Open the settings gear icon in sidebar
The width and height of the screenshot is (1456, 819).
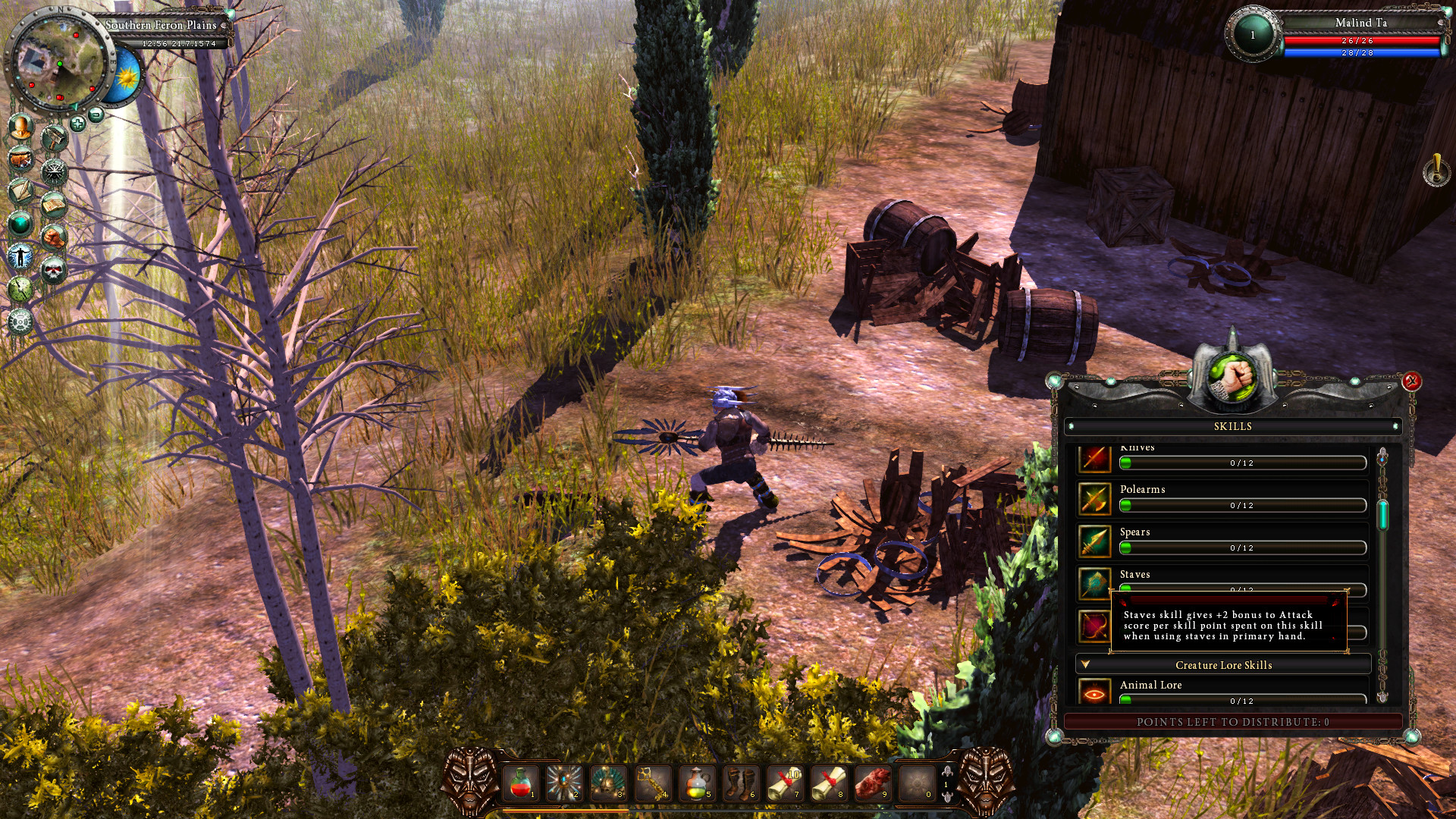coord(21,321)
